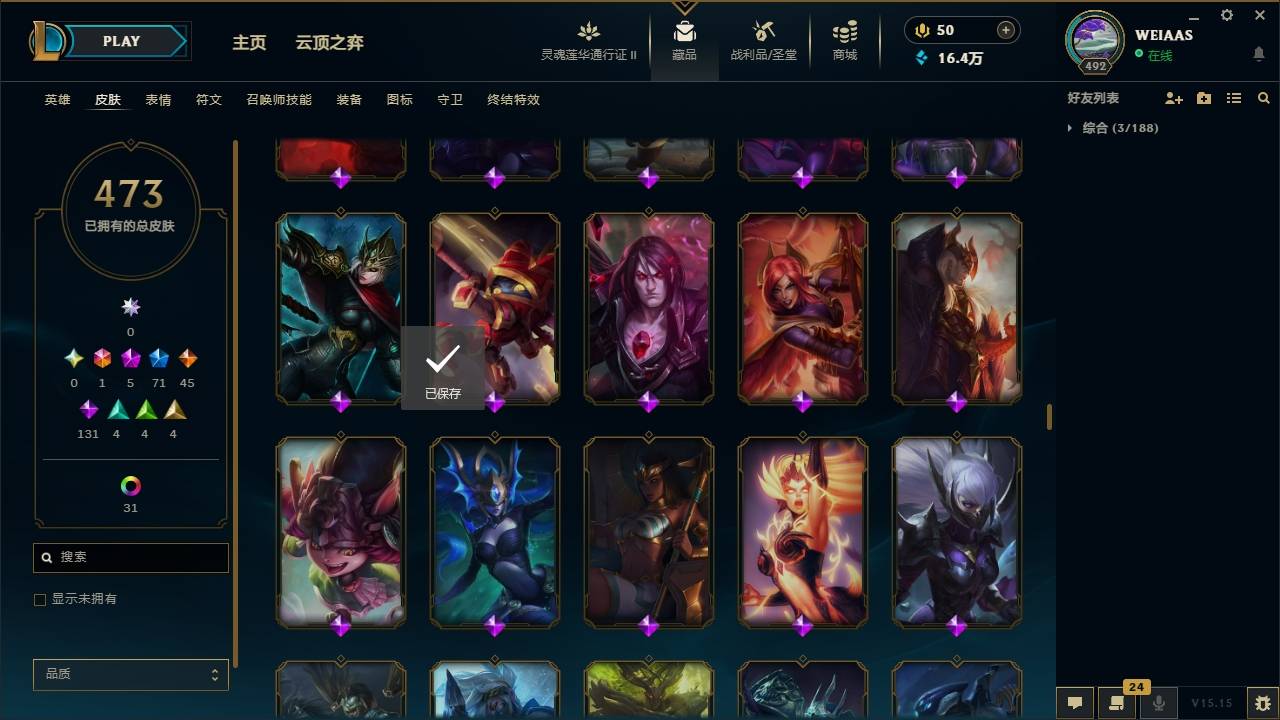Switch to the 表情 collection tab
Viewport: 1280px width, 720px height.
click(159, 100)
